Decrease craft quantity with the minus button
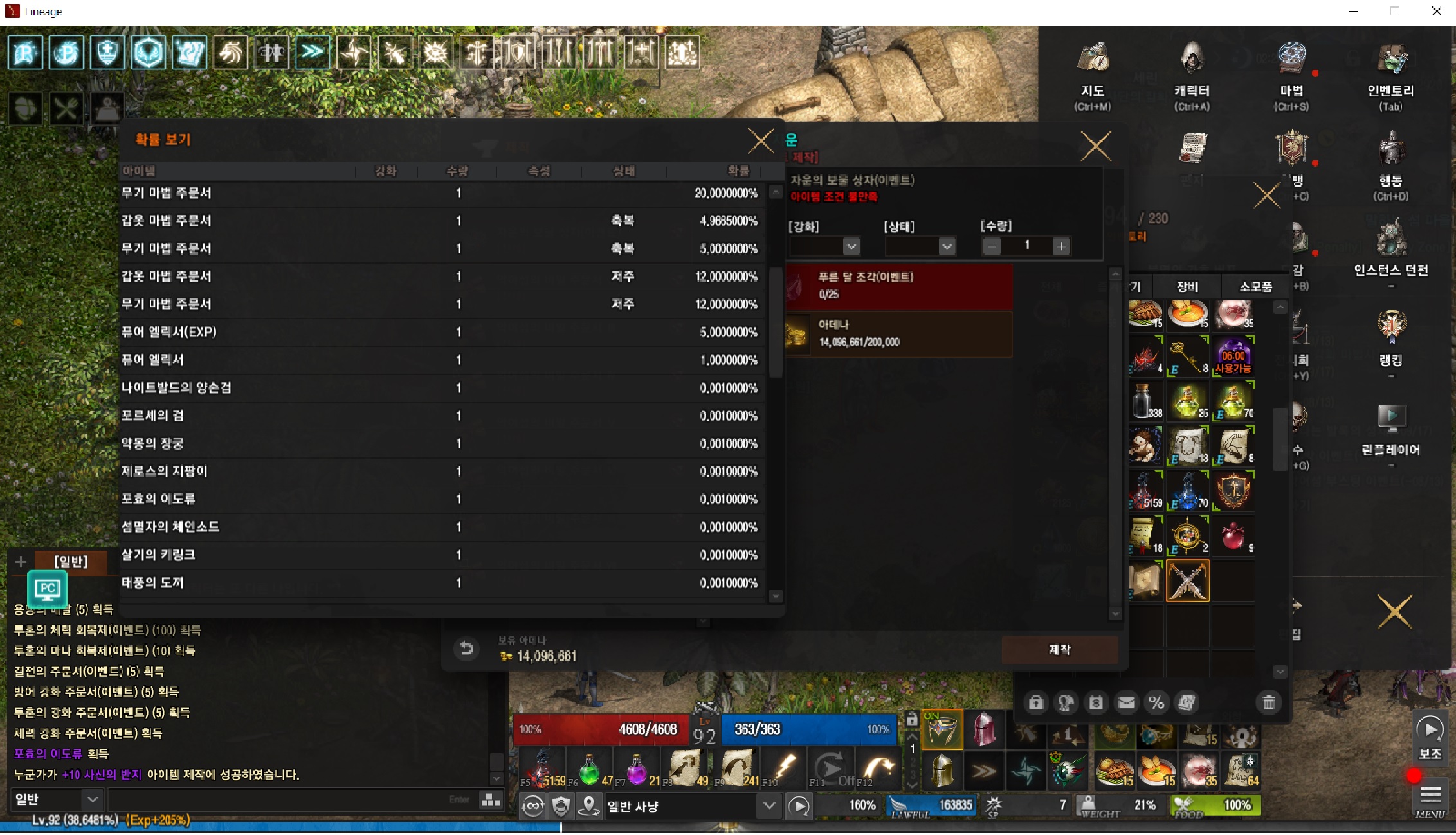 click(992, 246)
